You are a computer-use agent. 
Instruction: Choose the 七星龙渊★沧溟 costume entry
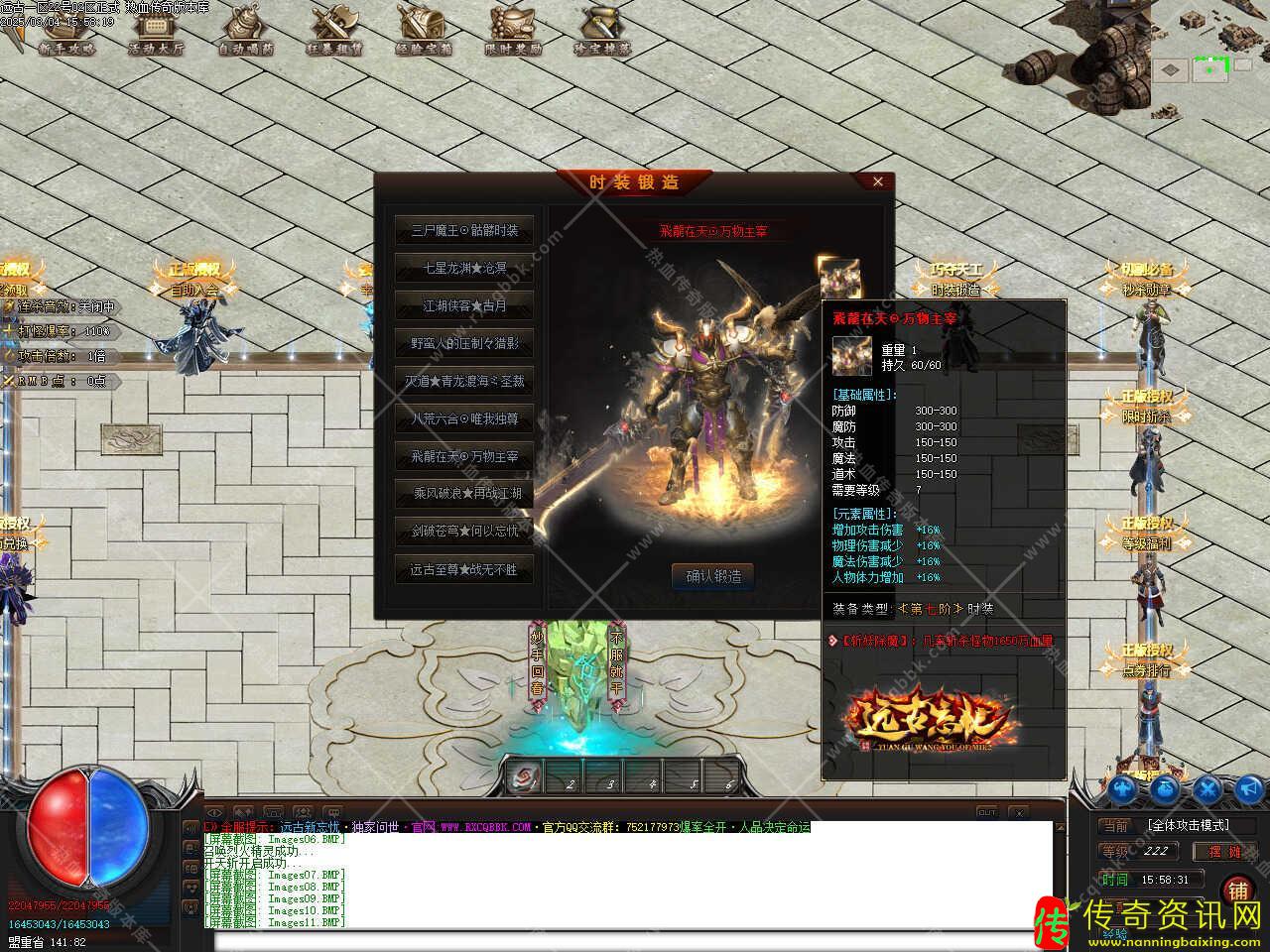pos(464,268)
